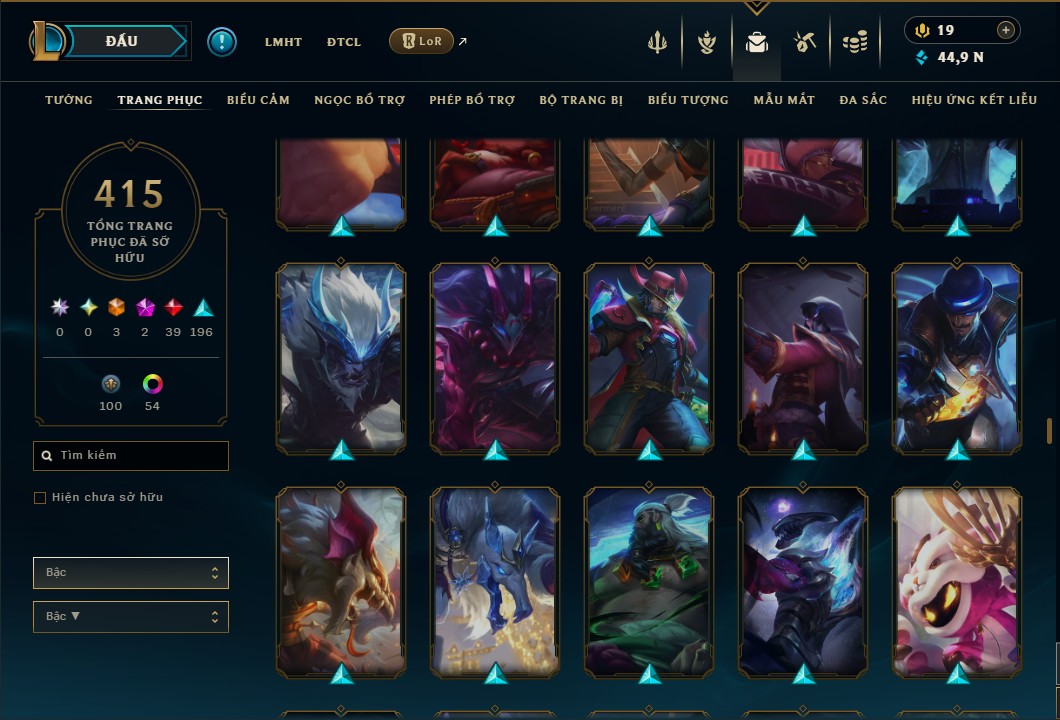Open the HIỆU ỨNG KẾT LIỄU tab
Viewport: 1060px width, 720px height.
pyautogui.click(x=974, y=100)
